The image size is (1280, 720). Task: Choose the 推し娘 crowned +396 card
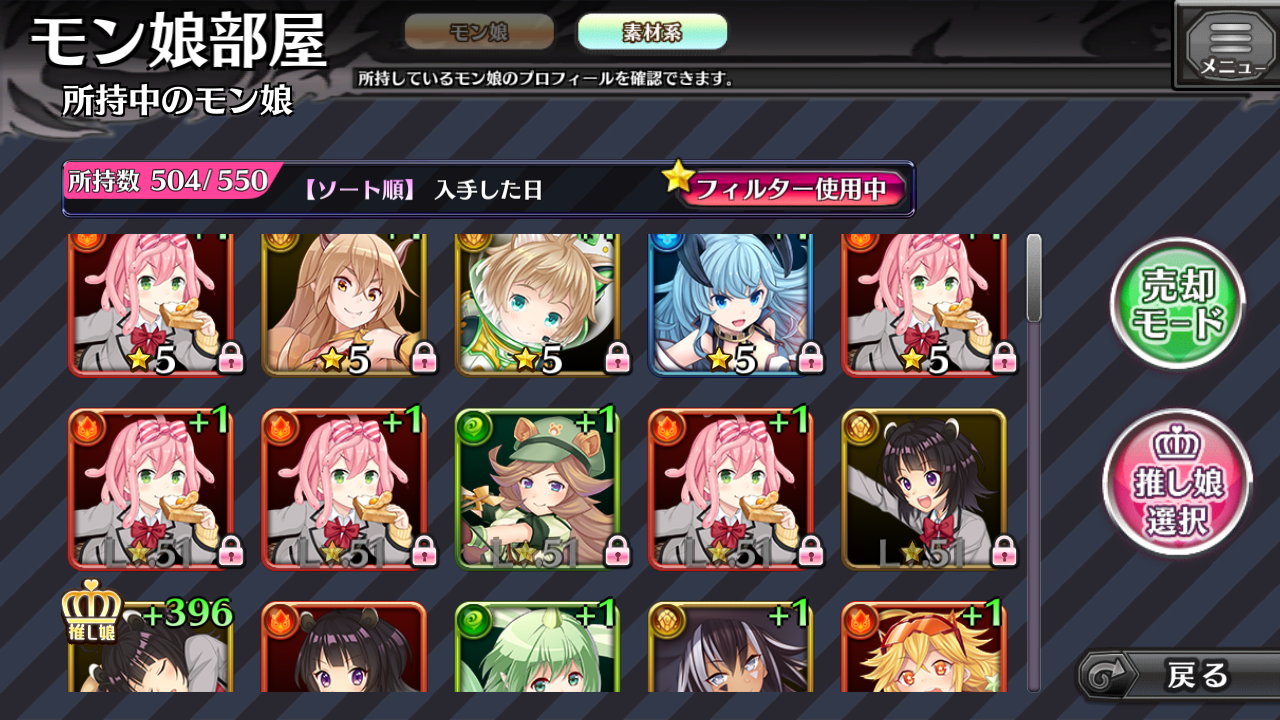150,647
